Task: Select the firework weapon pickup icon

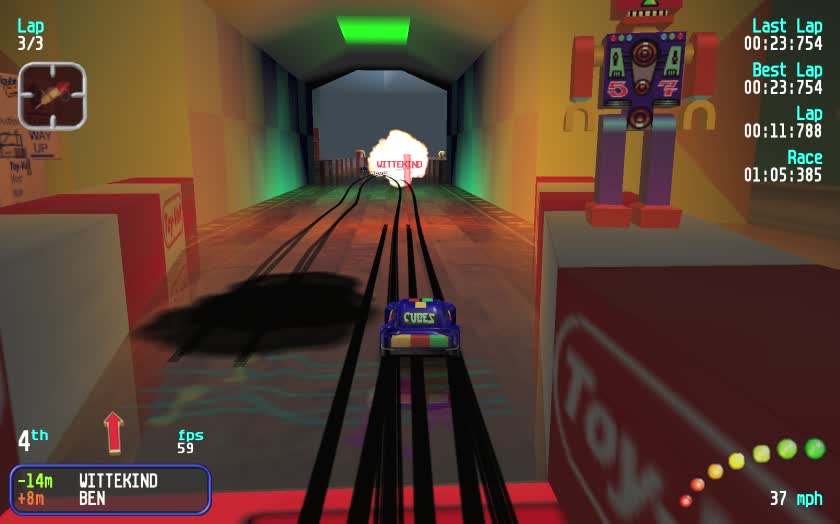Action: pyautogui.click(x=52, y=96)
